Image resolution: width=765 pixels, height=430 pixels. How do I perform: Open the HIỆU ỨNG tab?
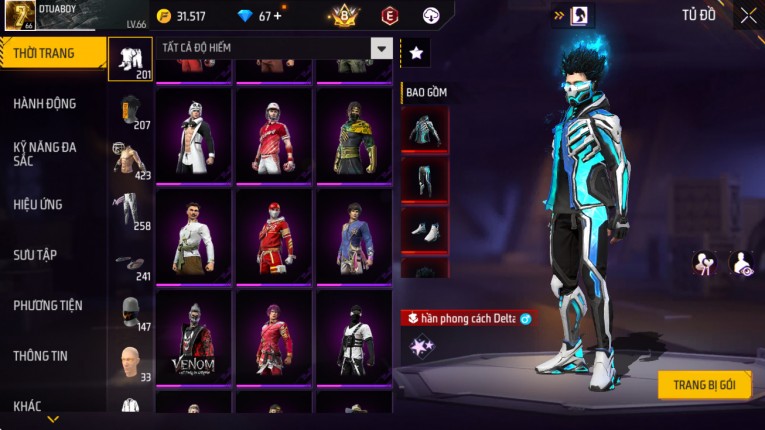point(38,205)
